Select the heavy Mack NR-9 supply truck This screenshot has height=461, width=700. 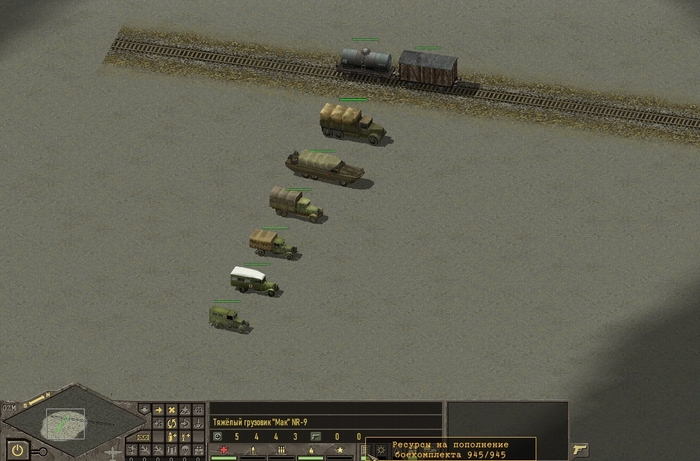(x=351, y=123)
